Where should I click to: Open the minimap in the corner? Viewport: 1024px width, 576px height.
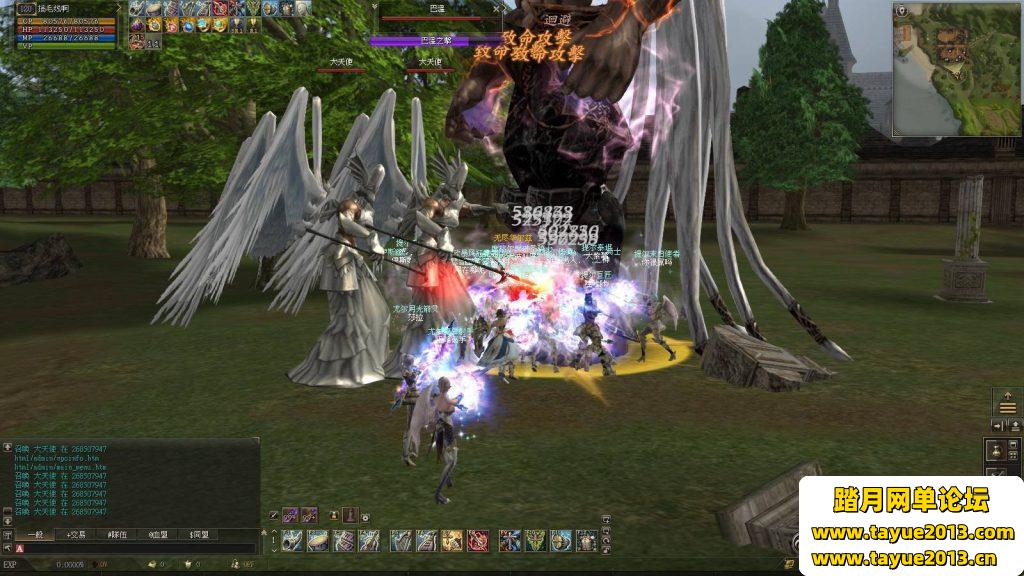(x=958, y=69)
